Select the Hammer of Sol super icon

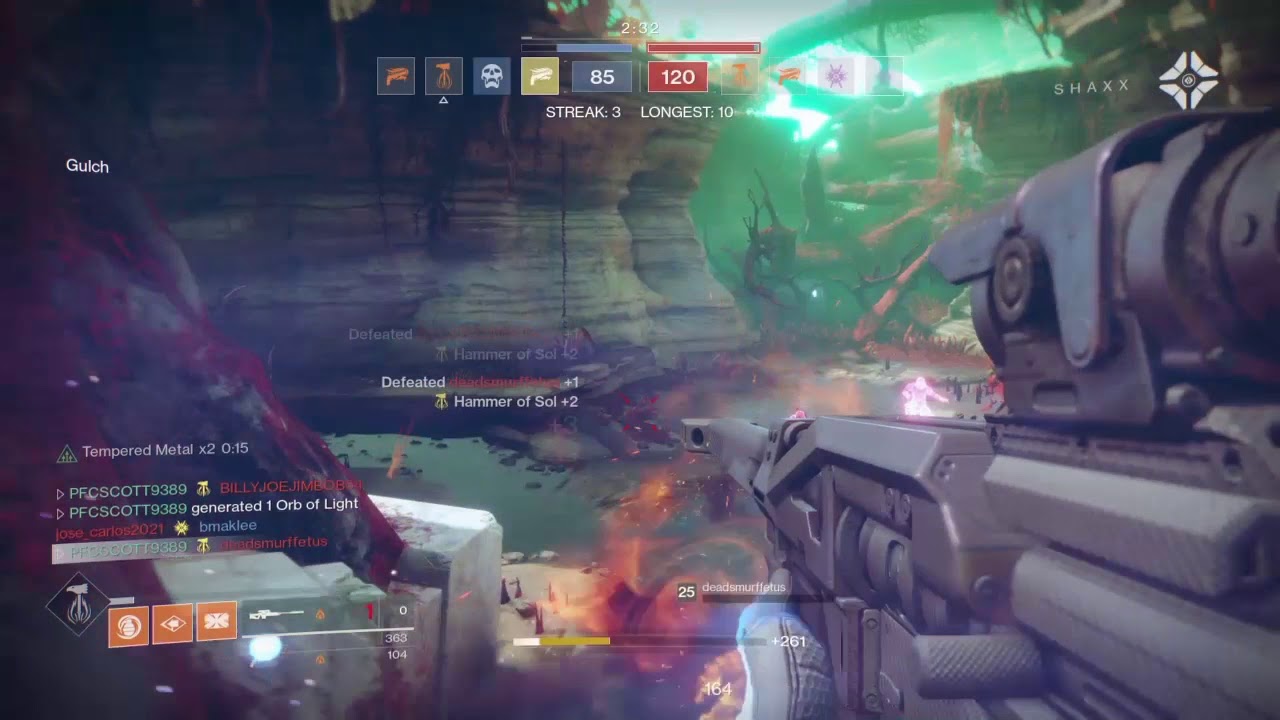(x=77, y=605)
